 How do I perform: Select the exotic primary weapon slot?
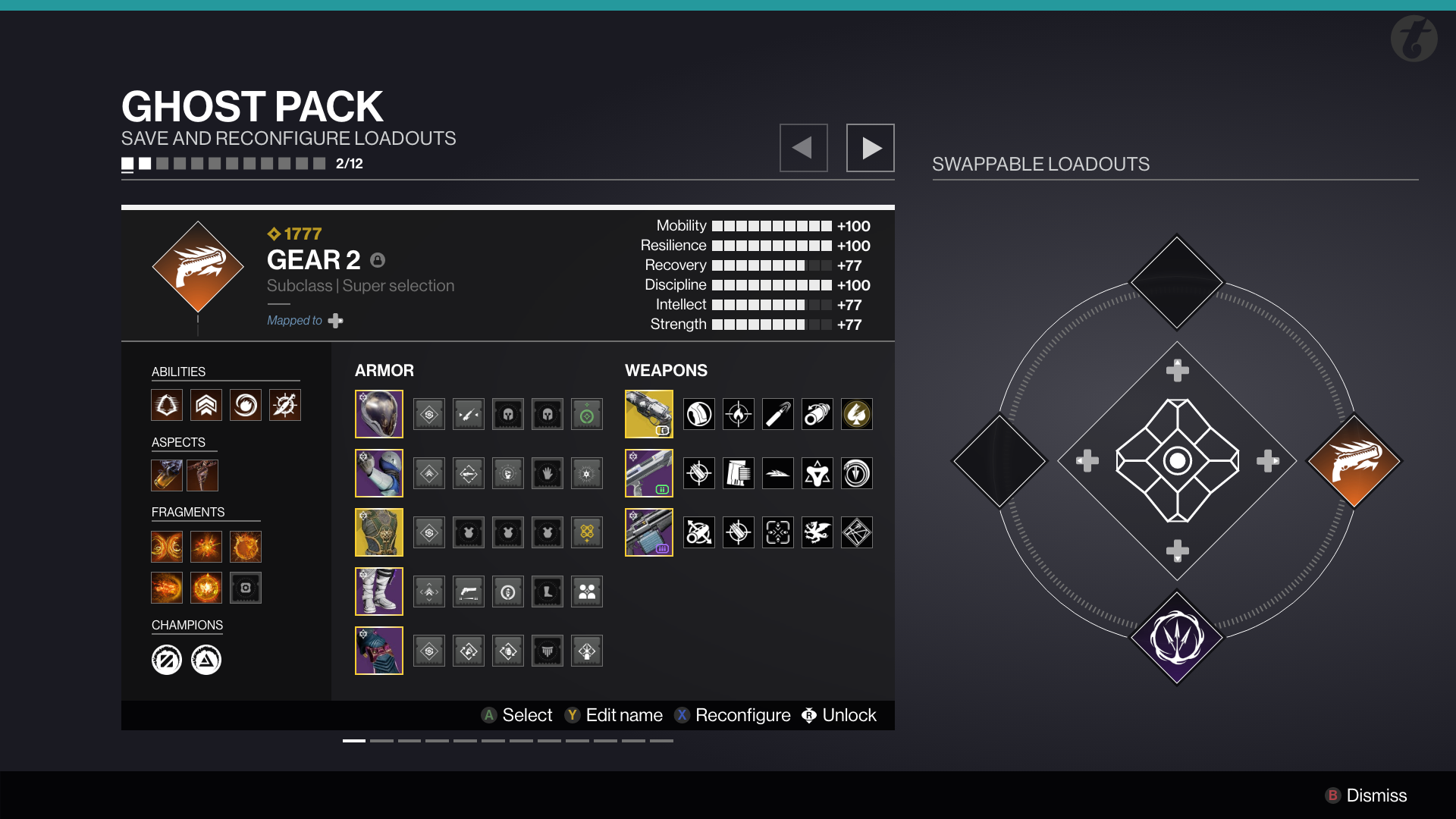(x=648, y=414)
